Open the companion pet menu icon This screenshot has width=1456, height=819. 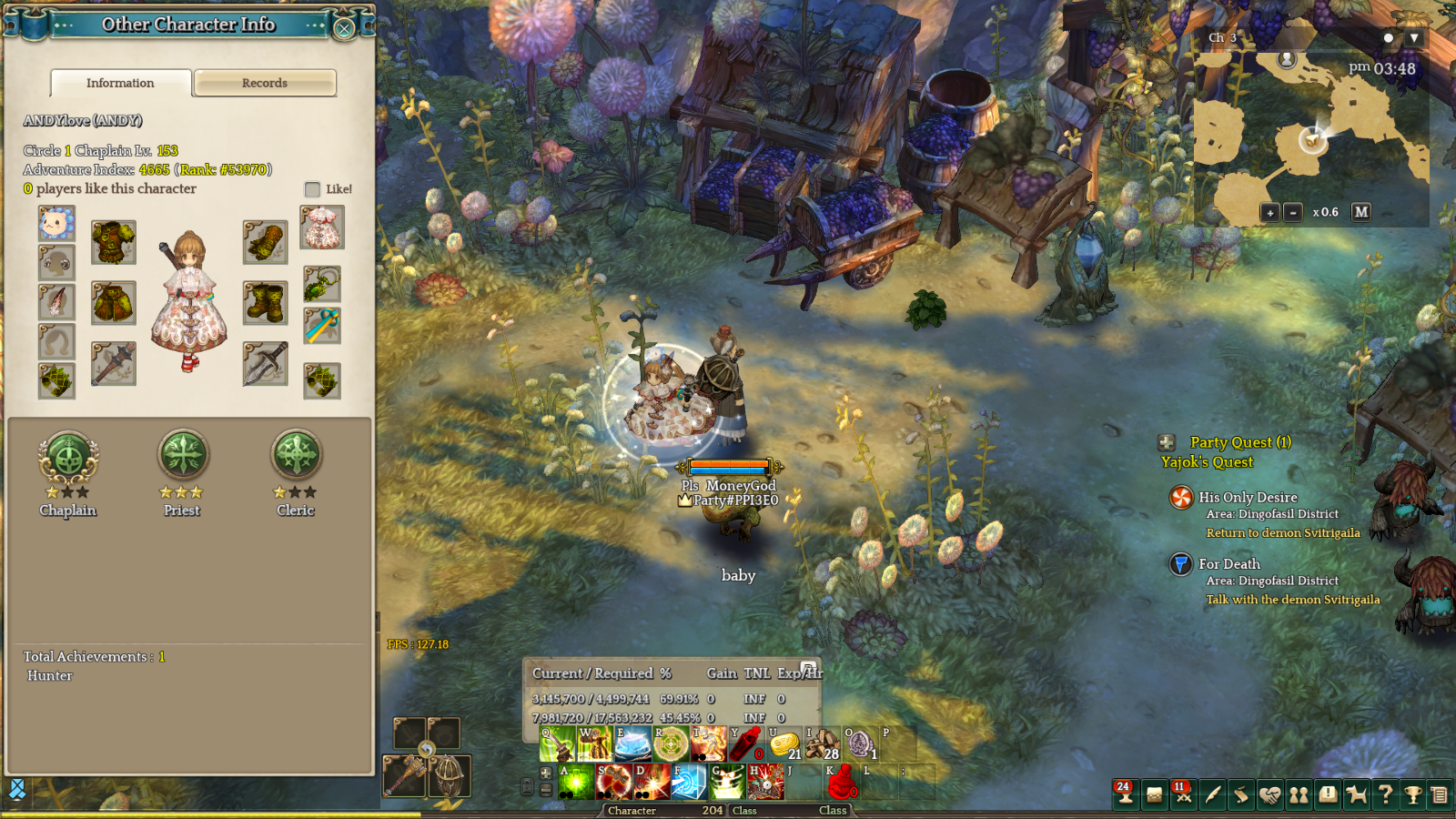tap(1356, 794)
